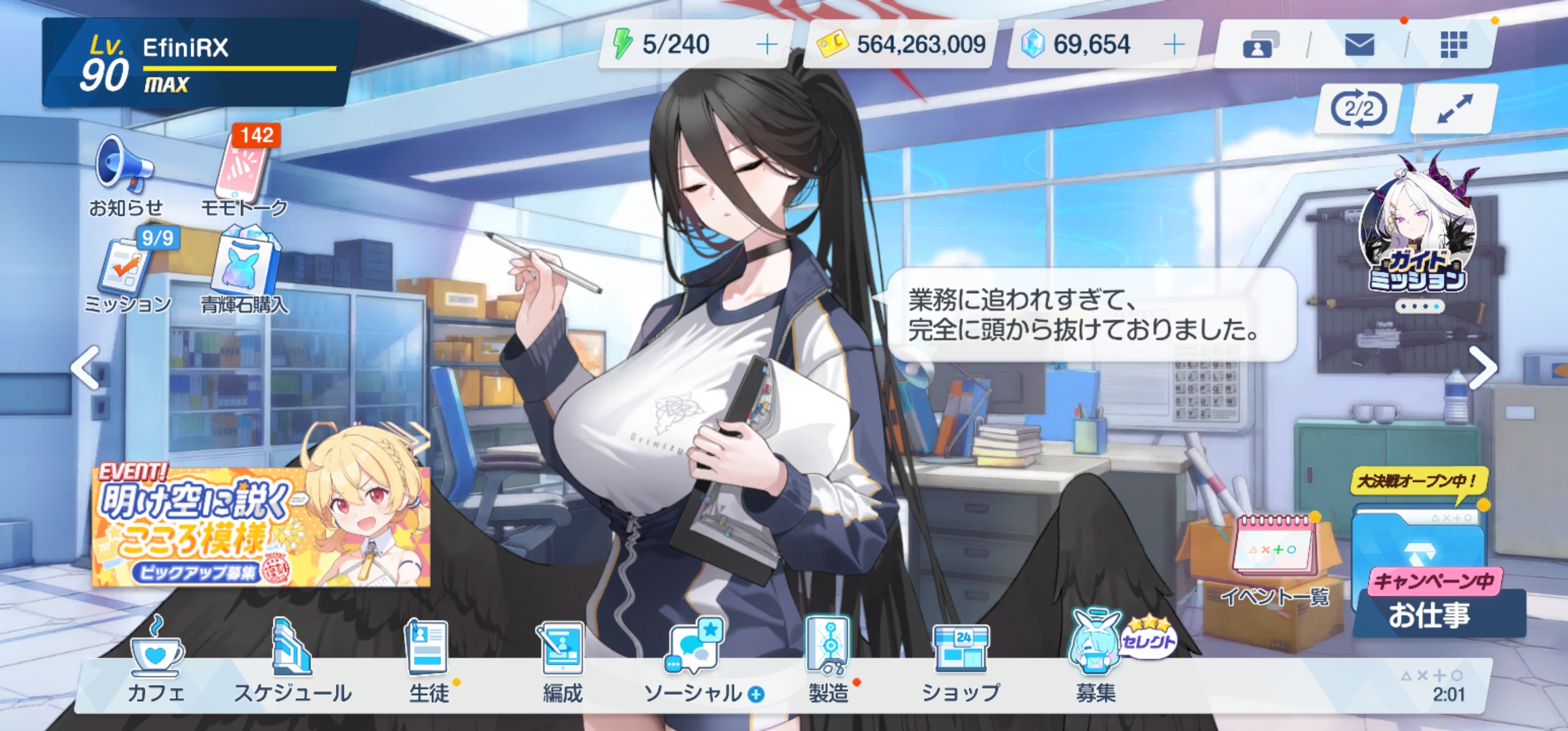Open the 生徒 students menu

click(429, 660)
